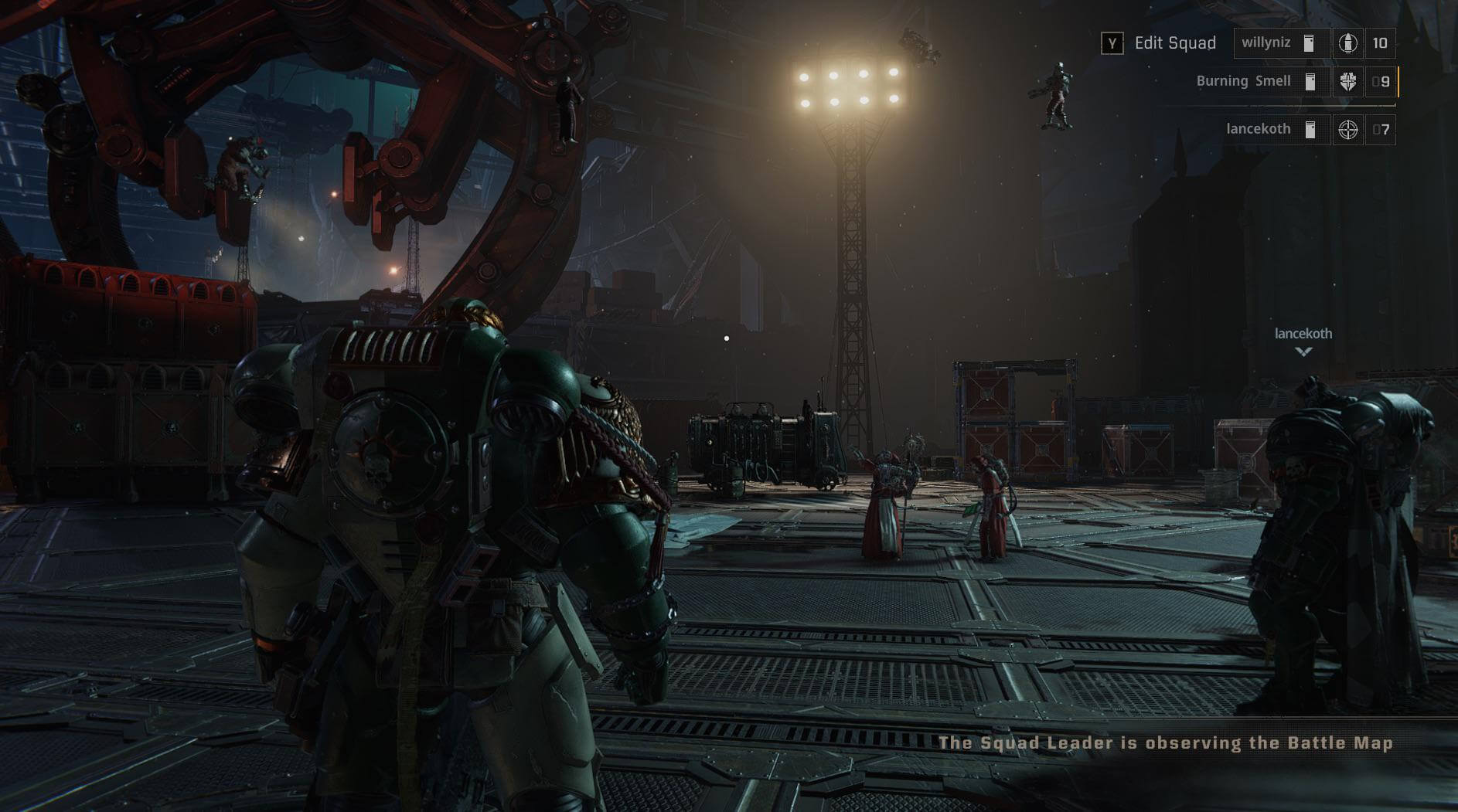The width and height of the screenshot is (1458, 812).
Task: Select lancekoth in the squad list
Action: coord(1259,129)
